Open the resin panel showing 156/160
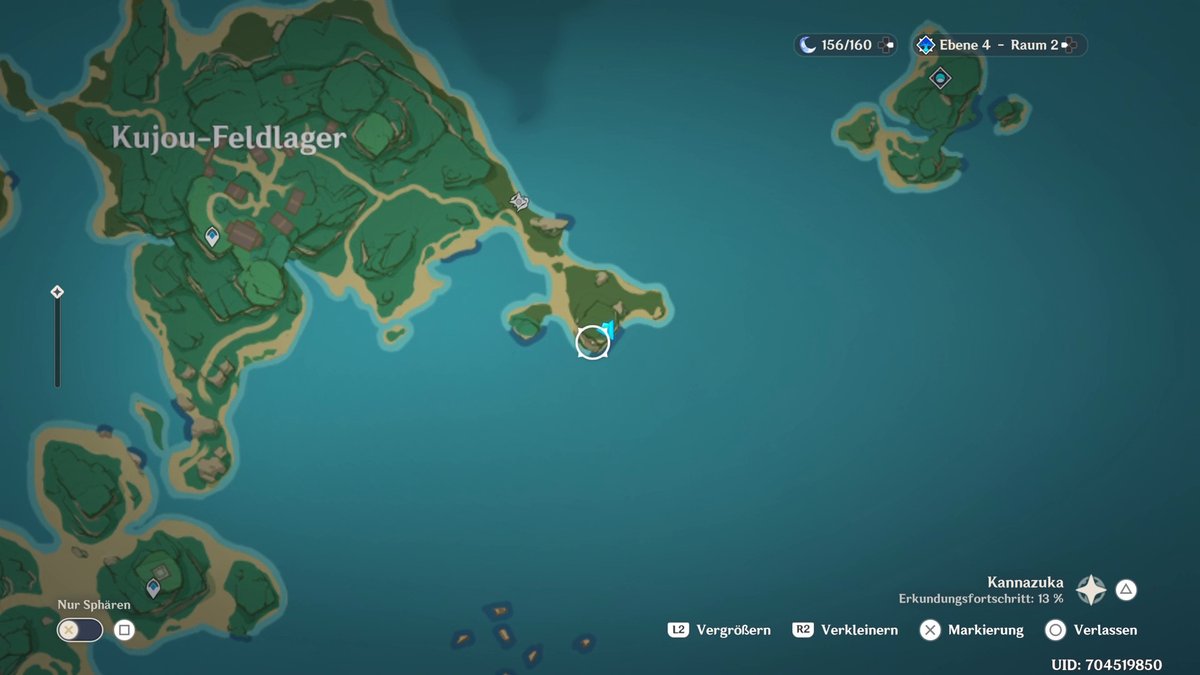The image size is (1200, 675). (x=845, y=45)
